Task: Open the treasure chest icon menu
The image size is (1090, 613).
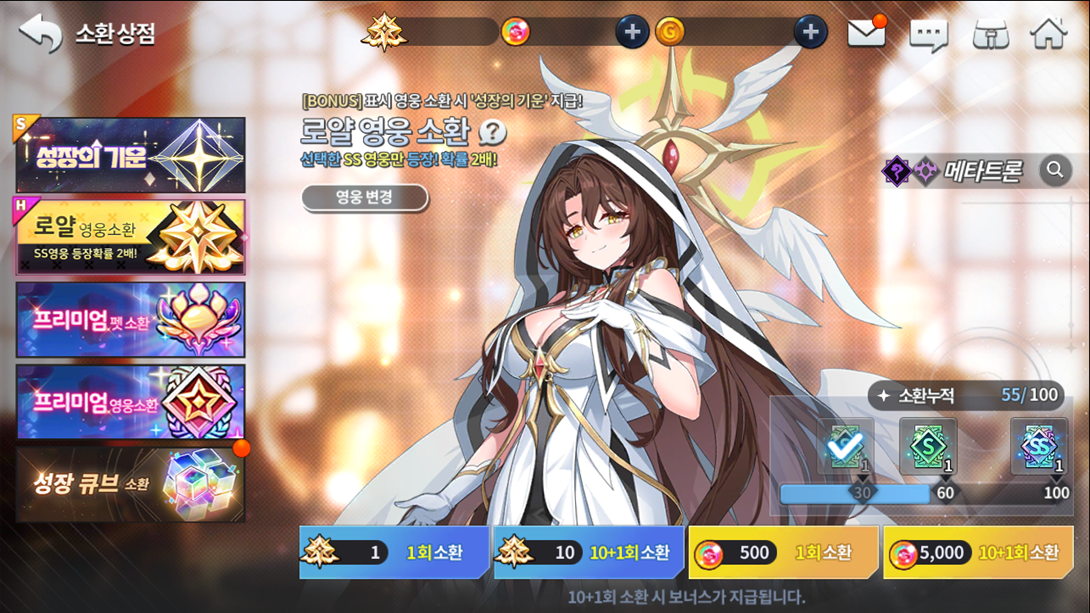Action: [x=990, y=34]
